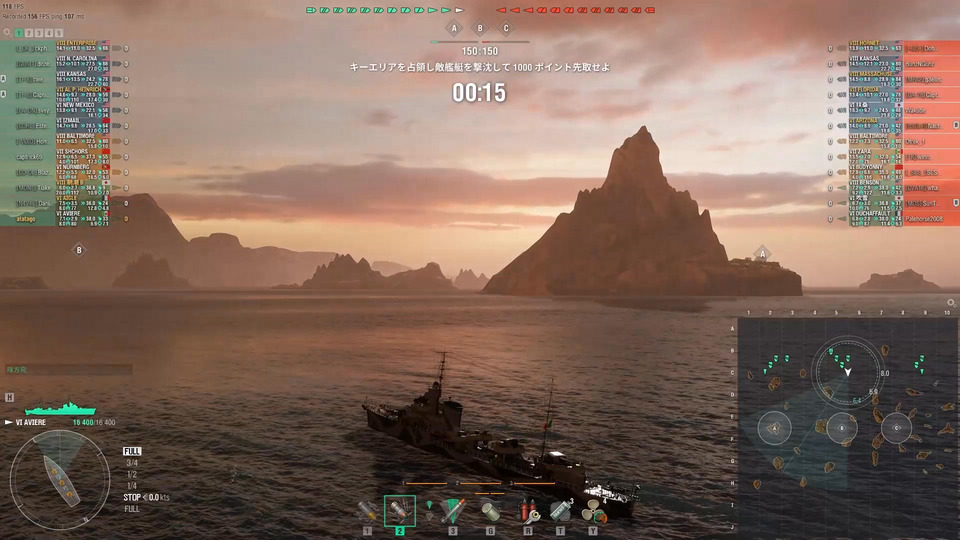Click the magnifier icon above team list
The image size is (960, 540).
(6, 33)
